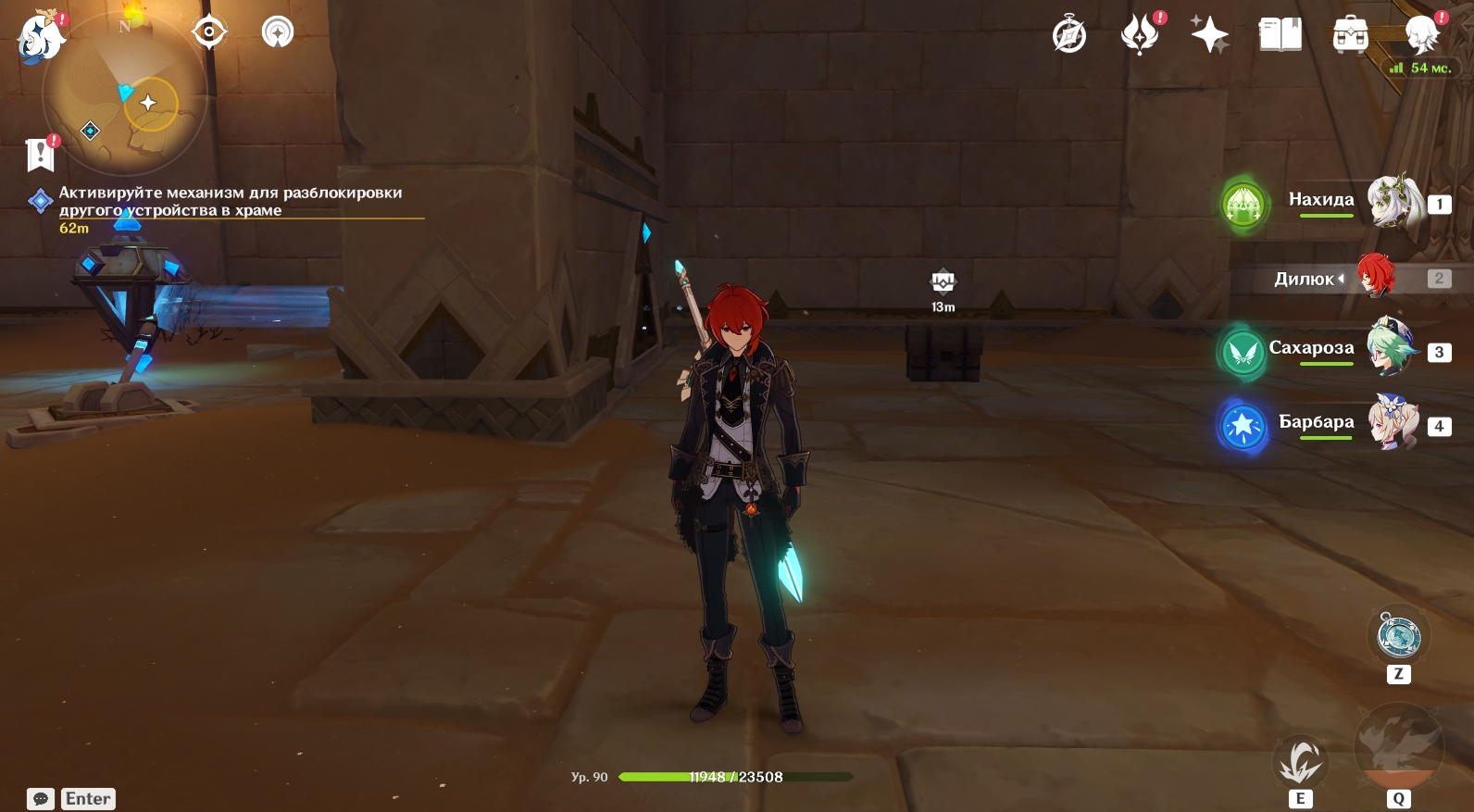Viewport: 1474px width, 812px height.
Task: Open the compass adventure icon
Action: click(1069, 36)
